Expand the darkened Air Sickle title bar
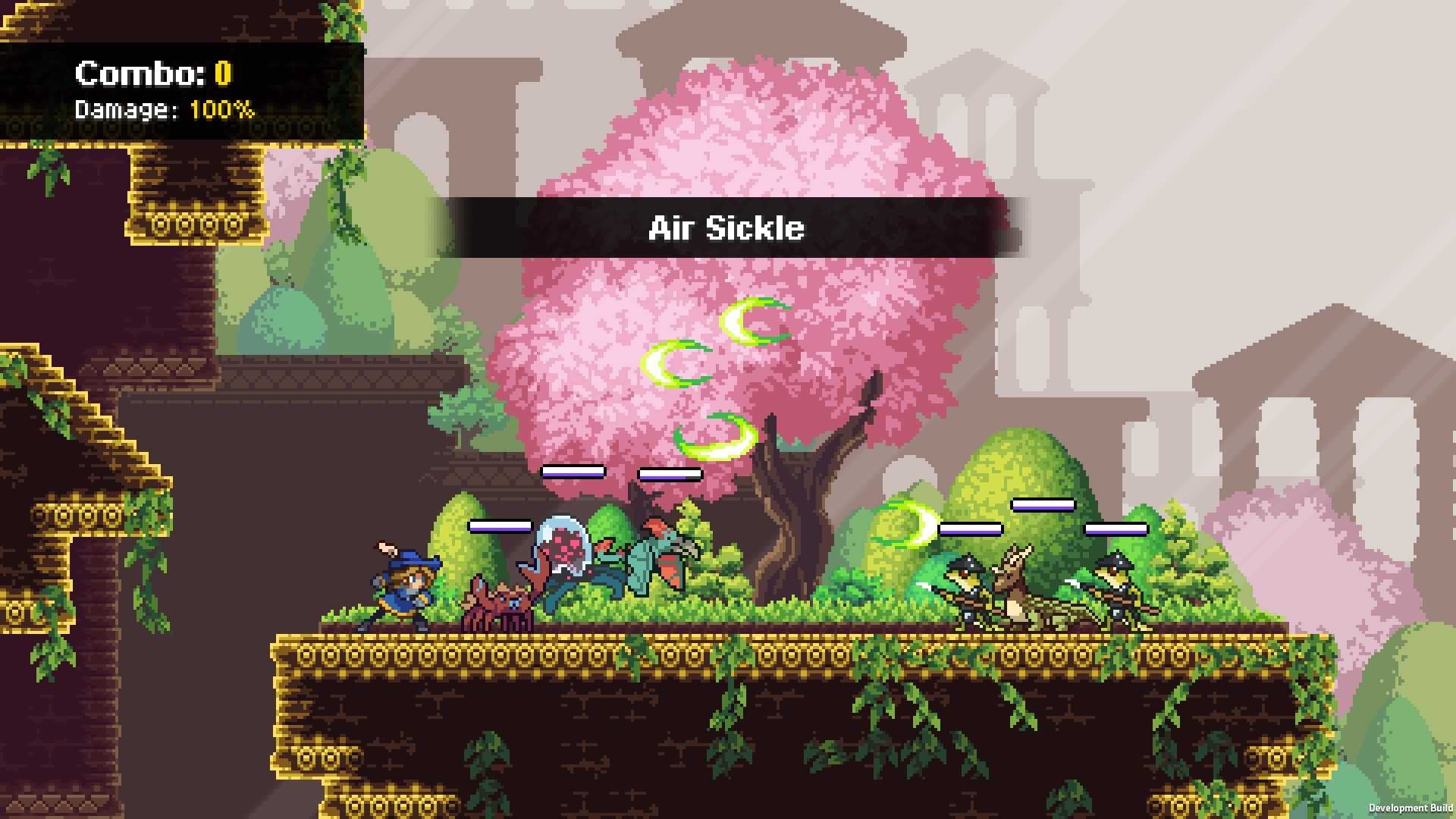Screen dimensions: 1456x819 click(726, 227)
